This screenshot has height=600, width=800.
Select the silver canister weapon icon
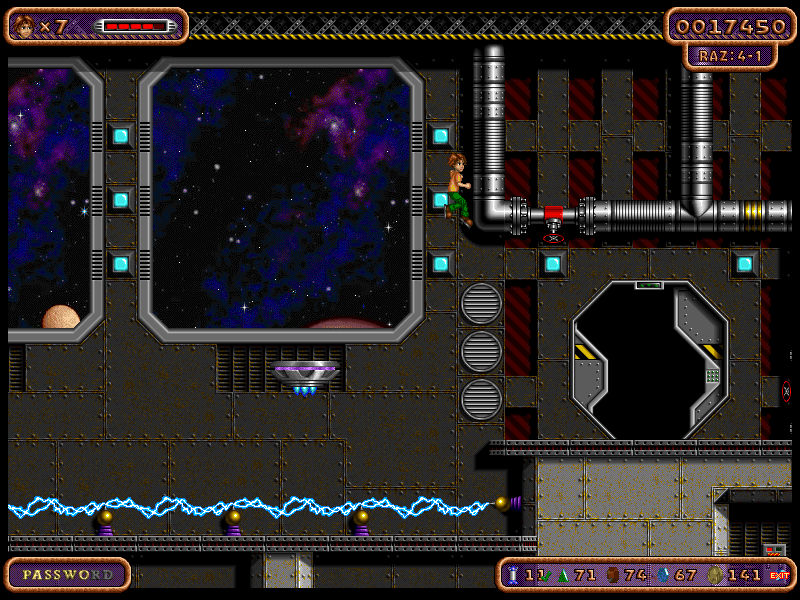[514, 575]
